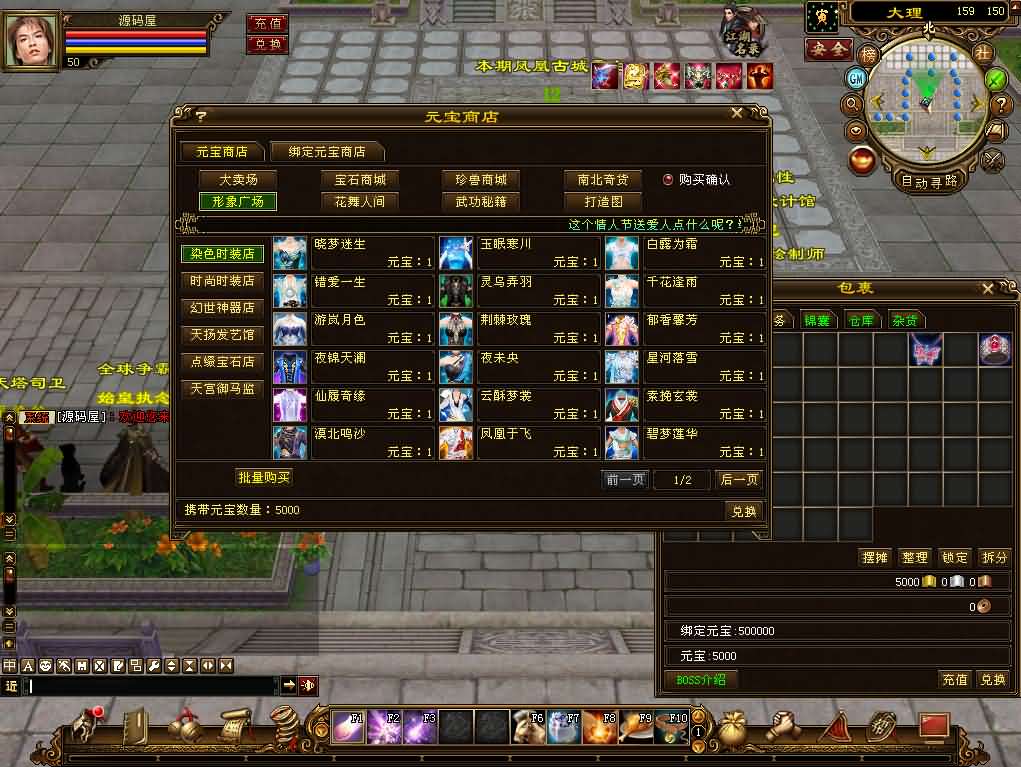The height and width of the screenshot is (767, 1021).
Task: Open the BOSS介绍 button
Action: coord(701,680)
